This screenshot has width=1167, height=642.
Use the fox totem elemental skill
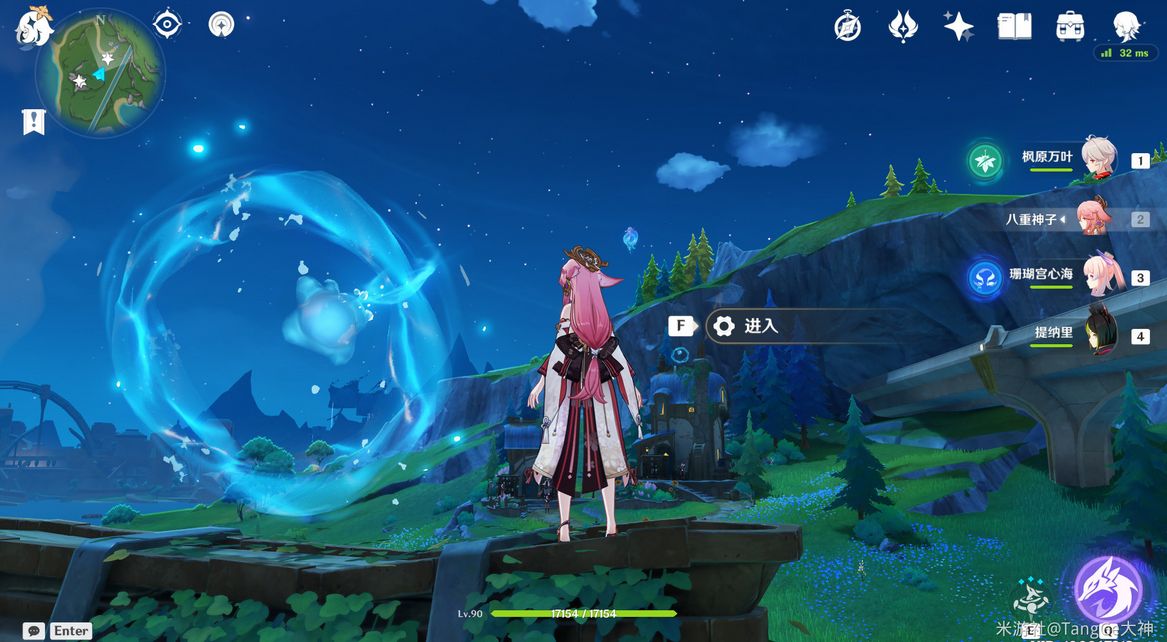point(1030,598)
